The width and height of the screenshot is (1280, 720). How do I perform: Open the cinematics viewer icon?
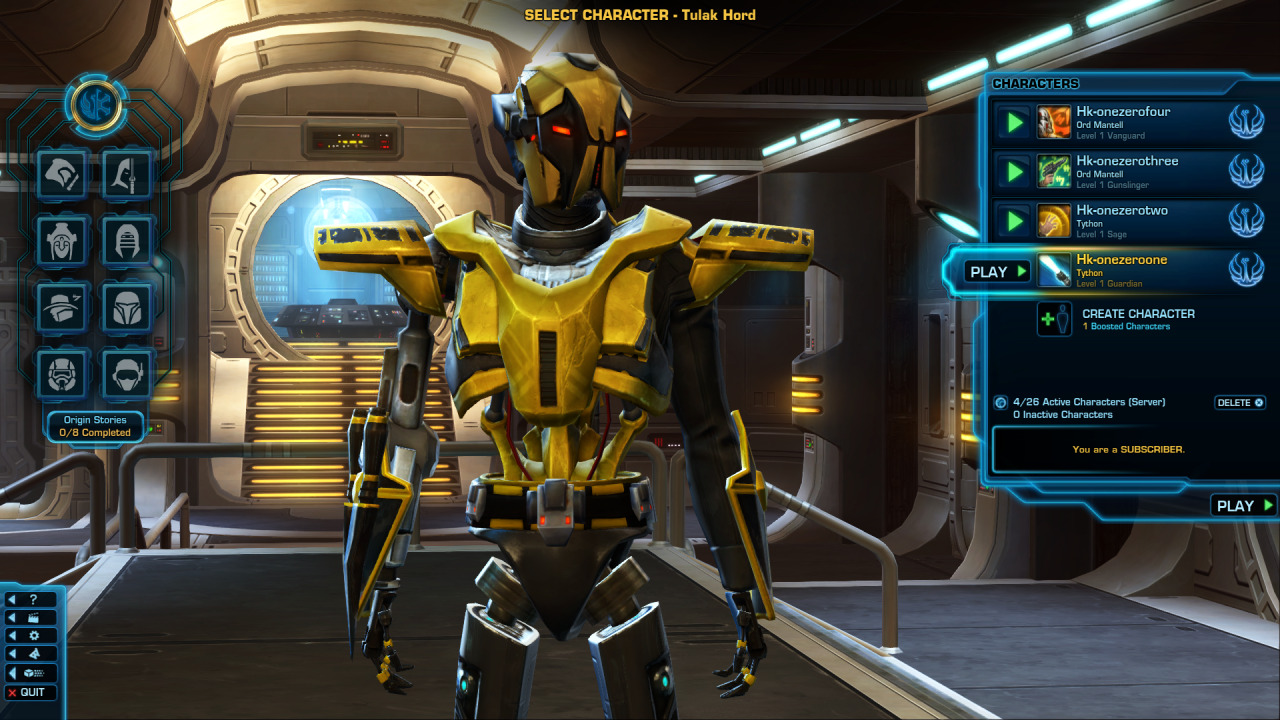coord(35,617)
